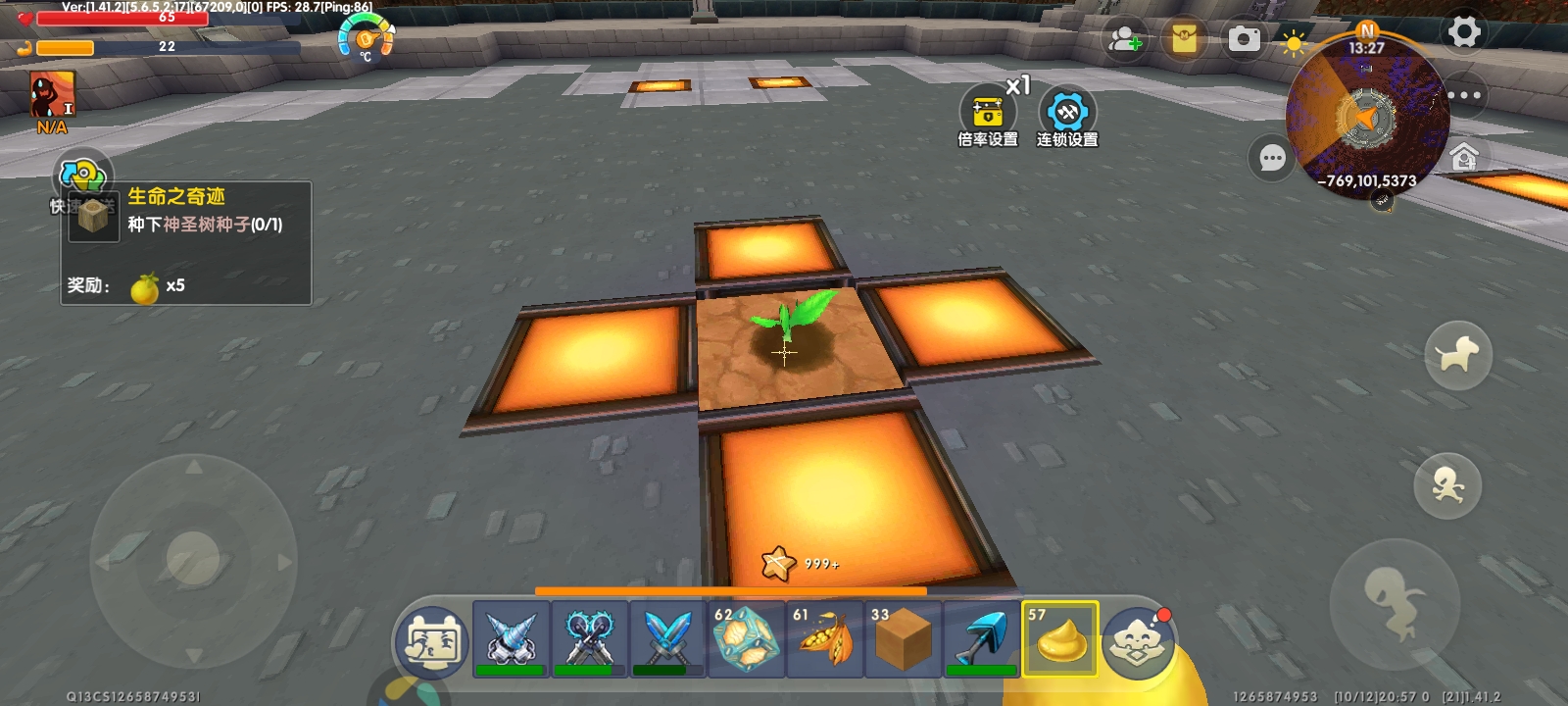Tap the jump action button

tap(1394, 600)
